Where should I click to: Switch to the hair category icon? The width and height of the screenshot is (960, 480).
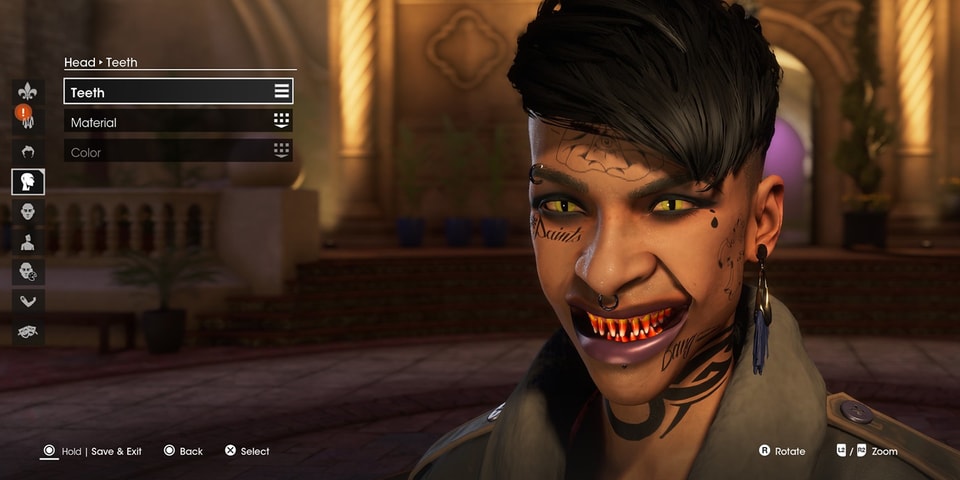click(x=28, y=151)
